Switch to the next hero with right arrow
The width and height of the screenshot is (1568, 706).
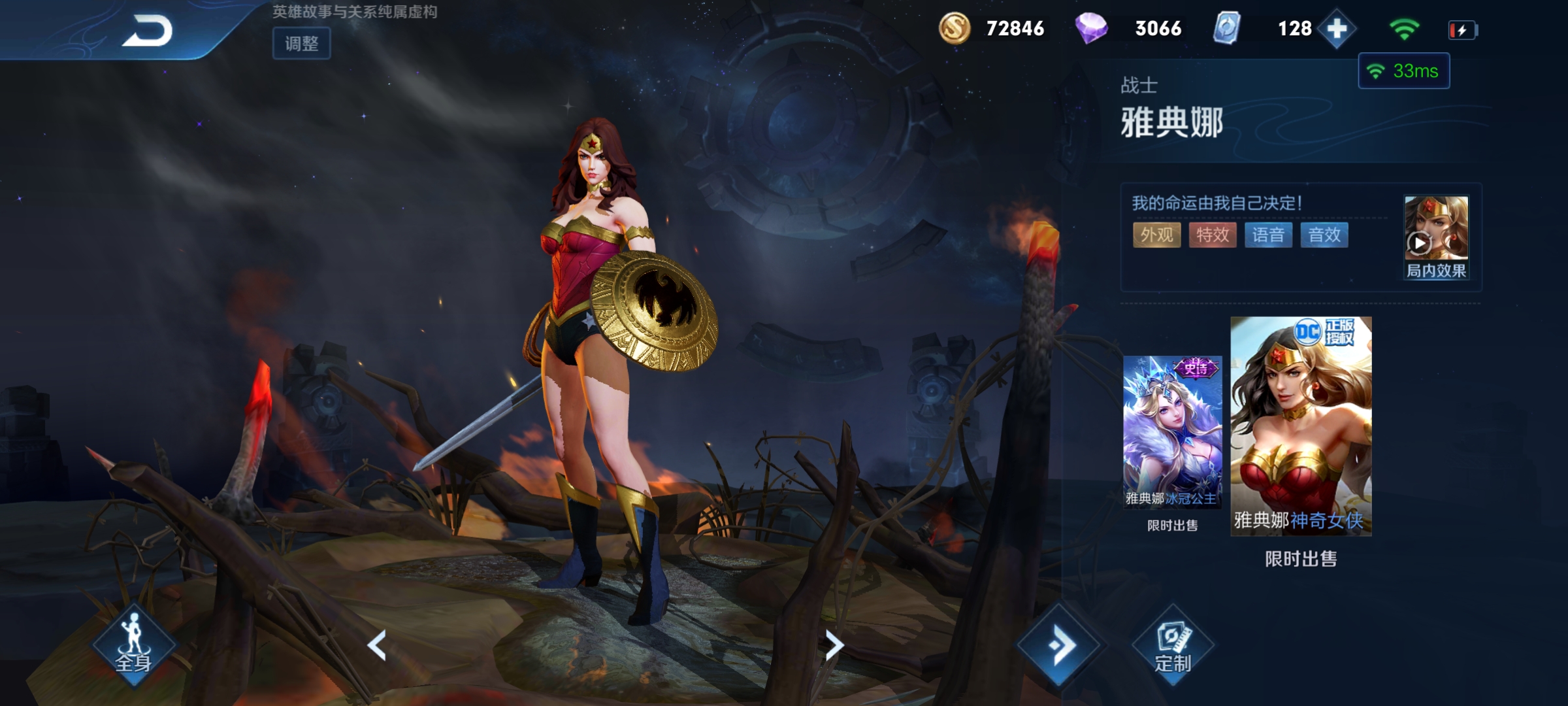(x=834, y=645)
